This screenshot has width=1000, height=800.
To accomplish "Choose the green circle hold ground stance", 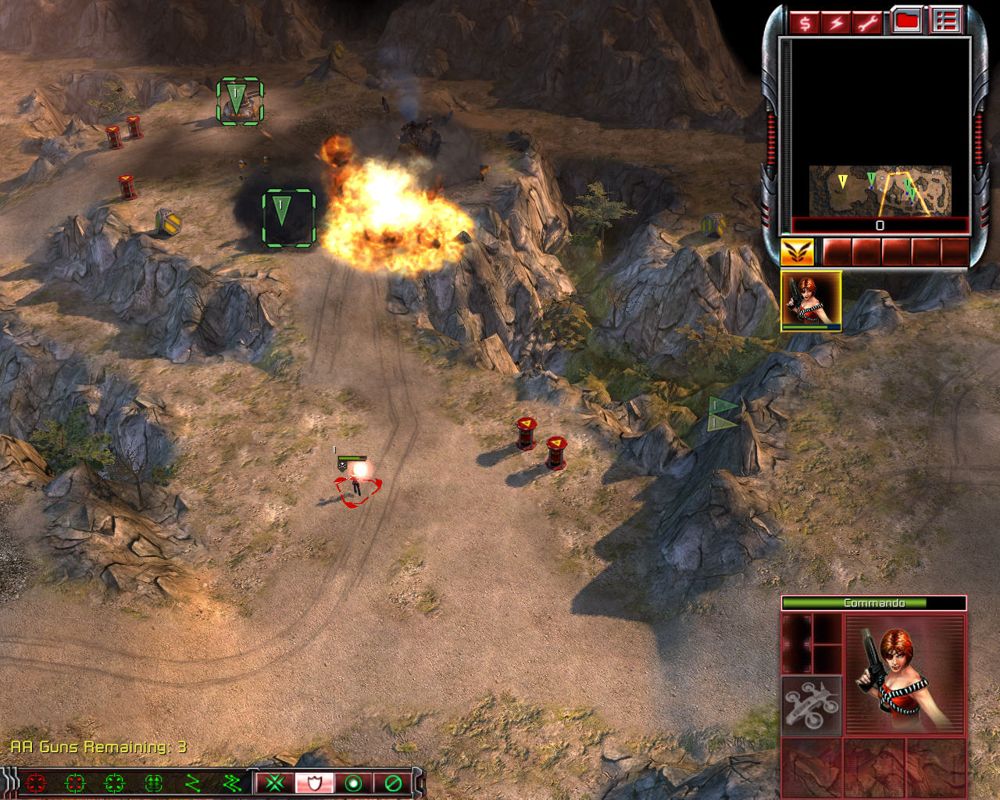I will click(353, 782).
